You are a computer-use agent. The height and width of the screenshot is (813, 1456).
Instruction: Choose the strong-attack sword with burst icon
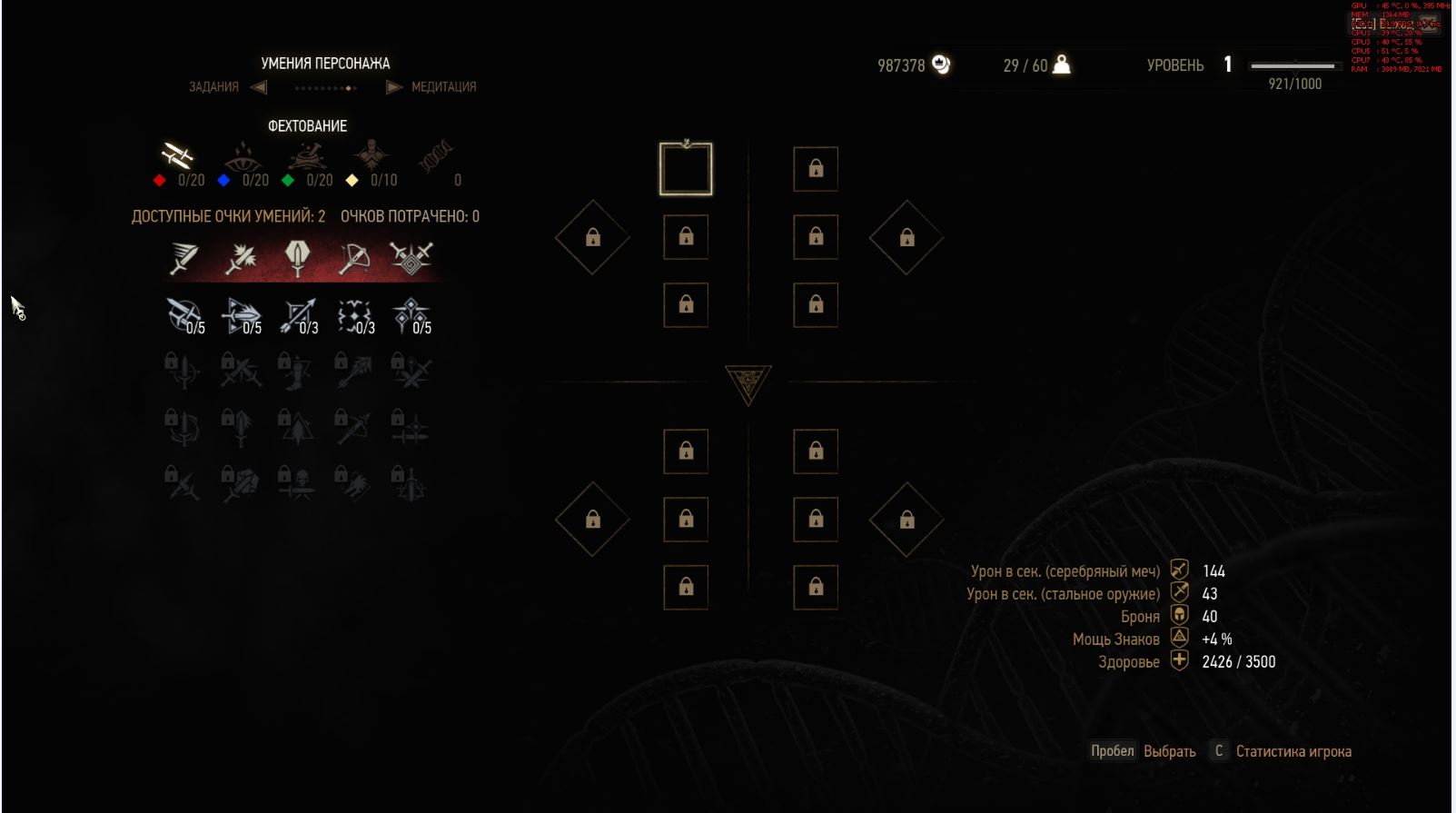[241, 259]
